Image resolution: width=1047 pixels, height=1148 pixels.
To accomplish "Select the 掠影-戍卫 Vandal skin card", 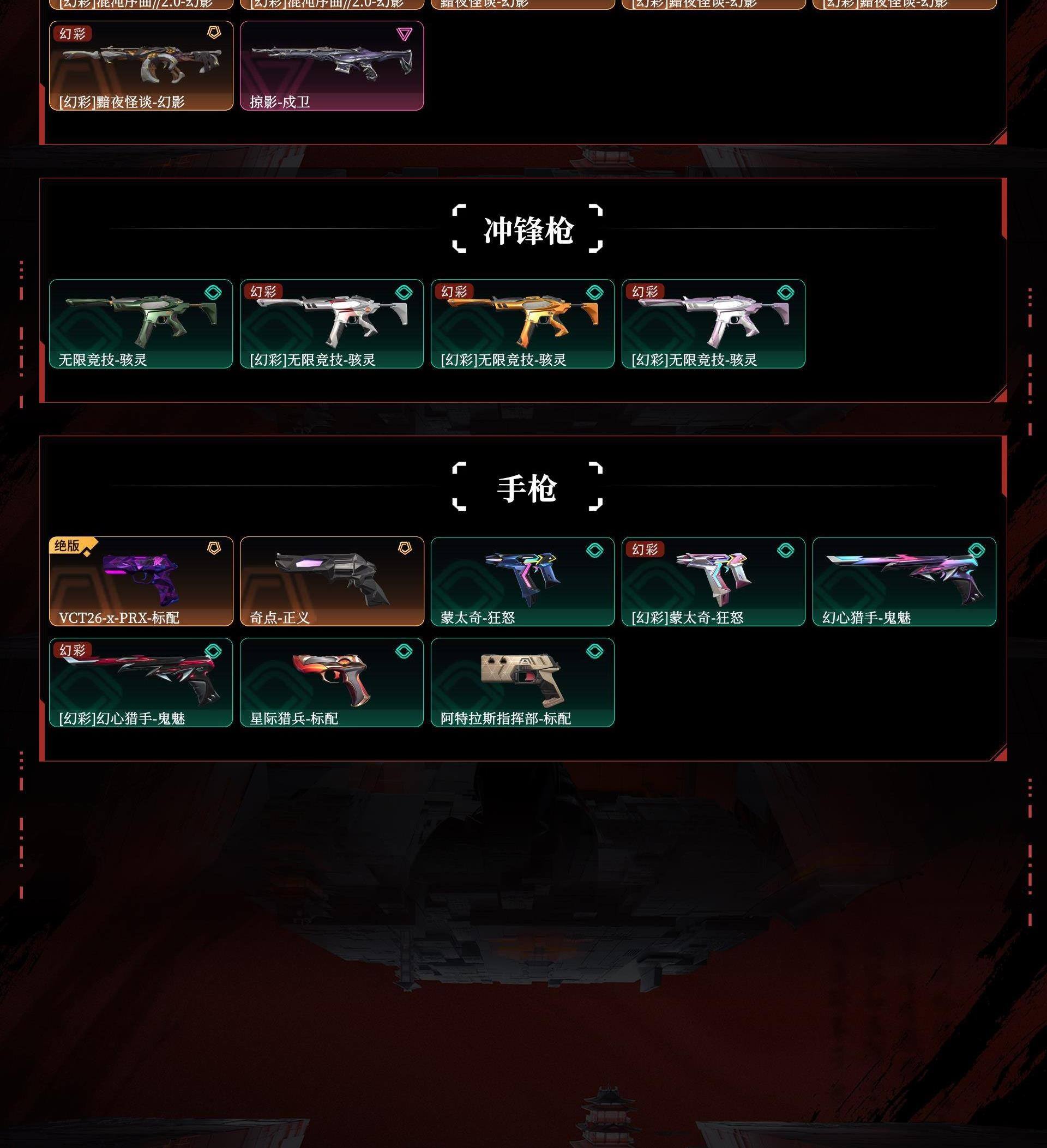I will coord(332,65).
